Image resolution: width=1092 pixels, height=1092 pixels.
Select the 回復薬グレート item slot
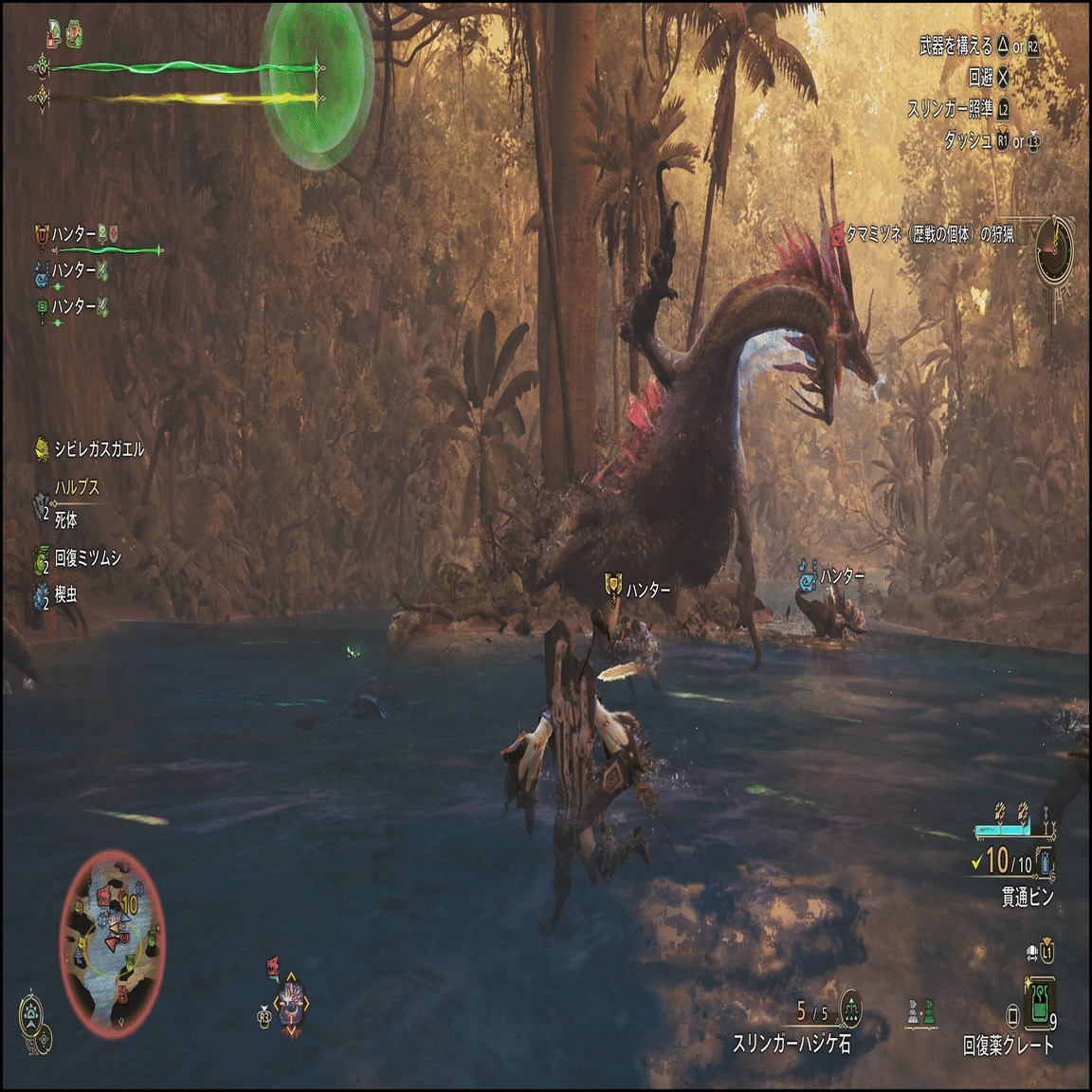tap(1040, 1005)
